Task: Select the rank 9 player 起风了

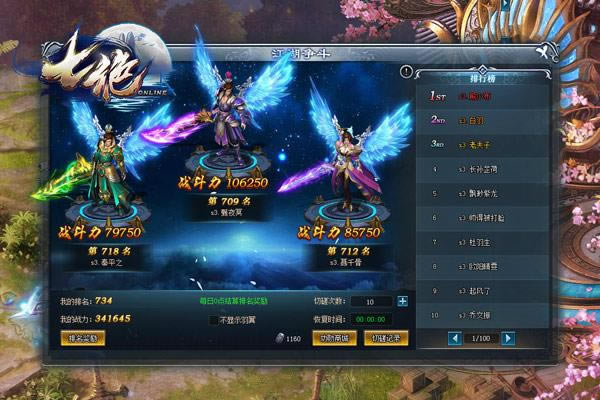Action: point(481,290)
